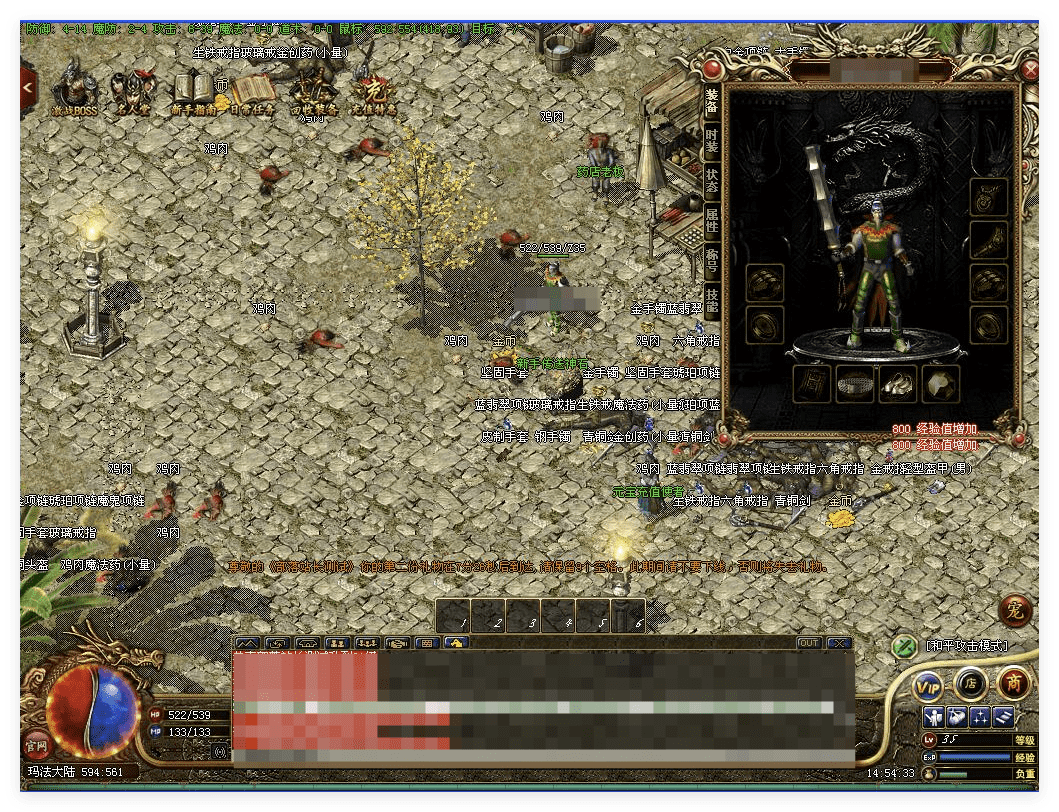This screenshot has height=812, width=1059.
Task: Open the 充值特惠 recharge offer
Action: (x=372, y=90)
